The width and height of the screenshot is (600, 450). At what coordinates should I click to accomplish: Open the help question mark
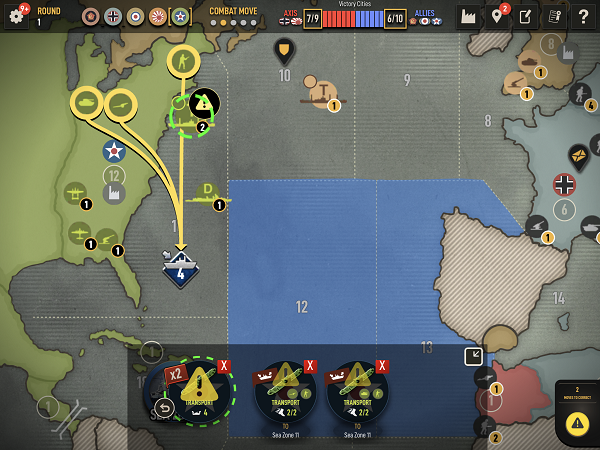pyautogui.click(x=584, y=16)
